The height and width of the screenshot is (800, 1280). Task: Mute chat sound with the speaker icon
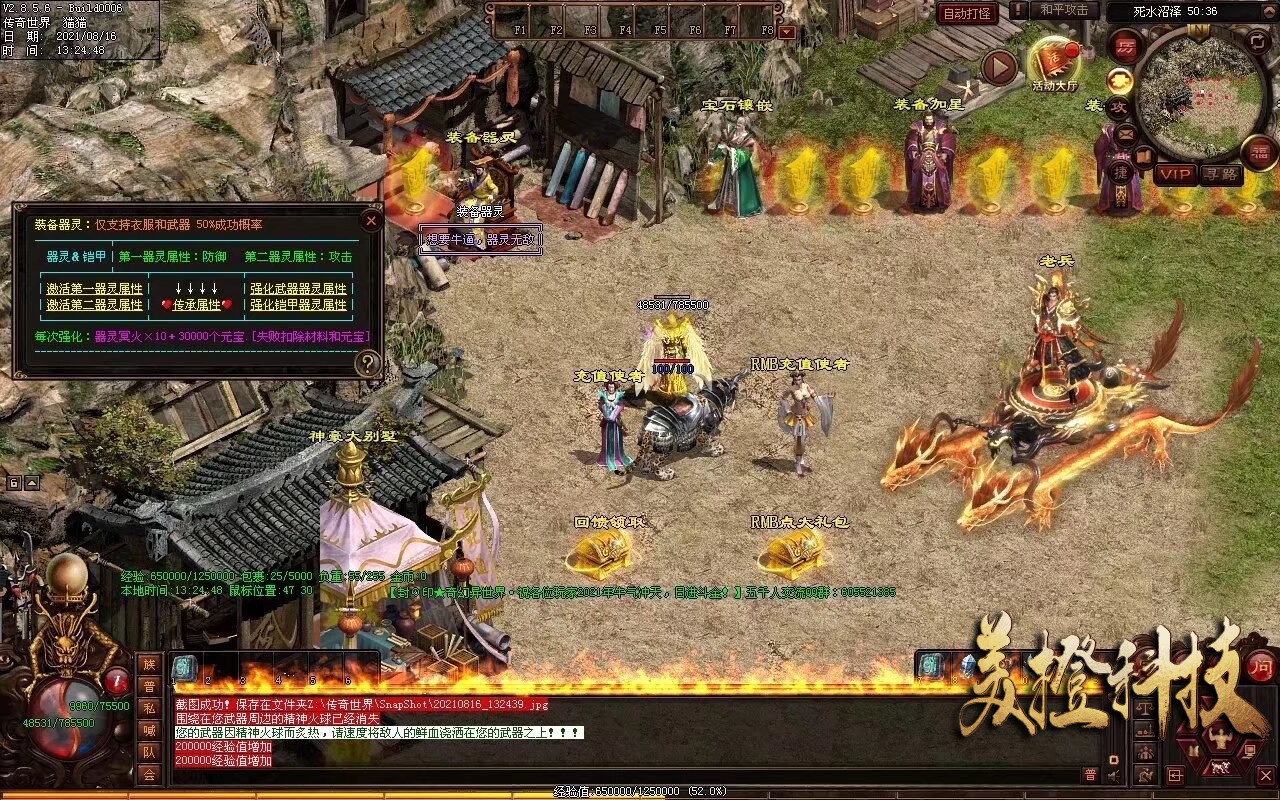[x=1113, y=775]
